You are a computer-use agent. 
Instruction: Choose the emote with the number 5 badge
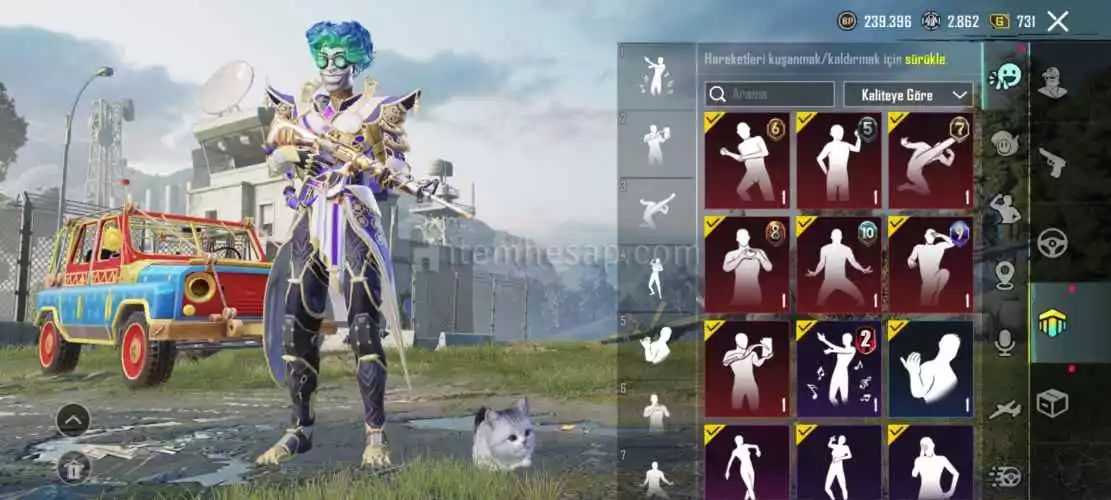pyautogui.click(x=838, y=160)
